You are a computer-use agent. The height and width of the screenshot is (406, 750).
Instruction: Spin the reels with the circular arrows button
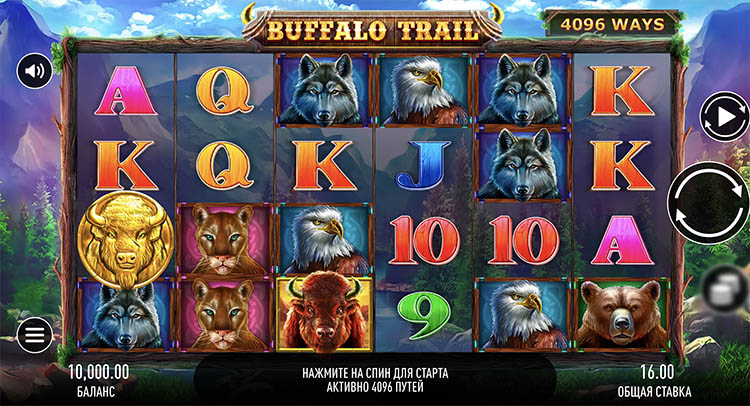708,203
